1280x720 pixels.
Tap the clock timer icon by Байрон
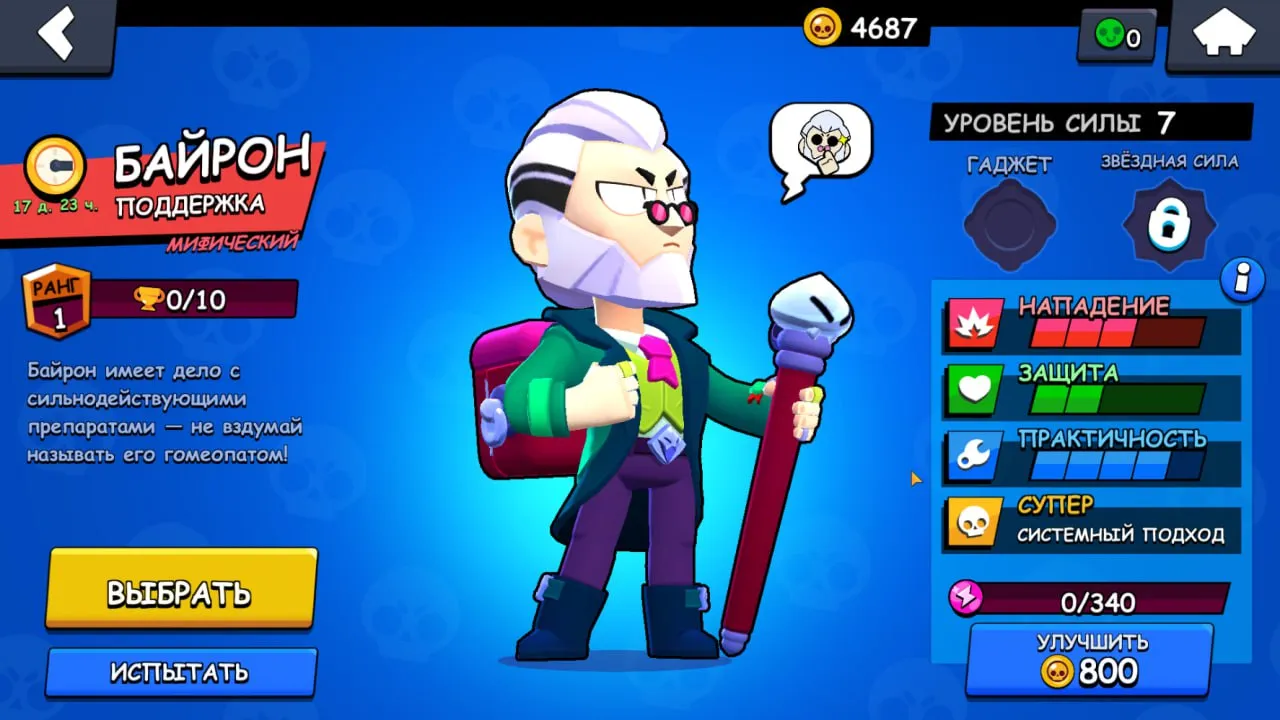click(x=53, y=166)
